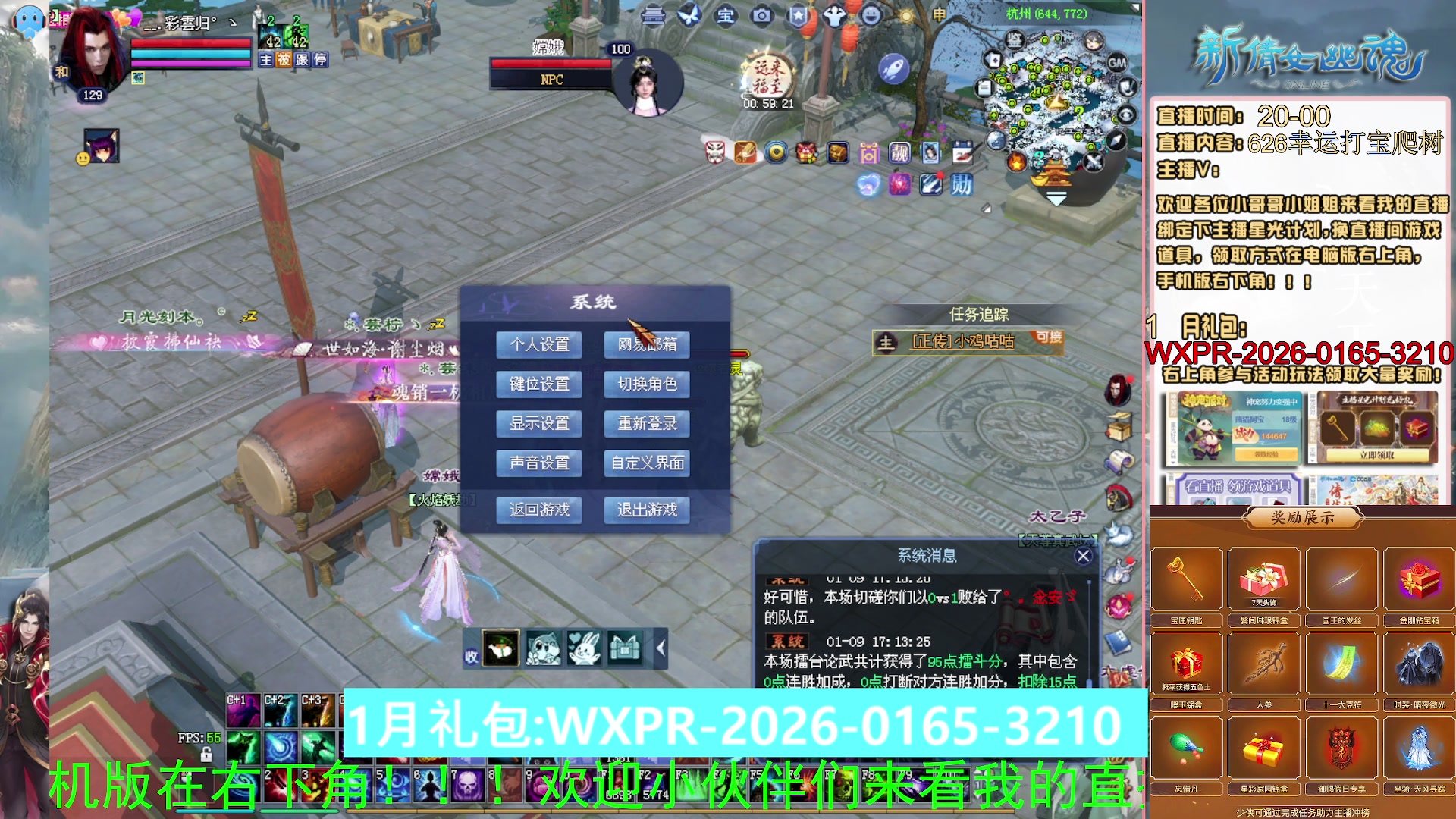Toggle the 收 pet collect button in the pet bar
Screen dimensions: 1456x819
[472, 655]
